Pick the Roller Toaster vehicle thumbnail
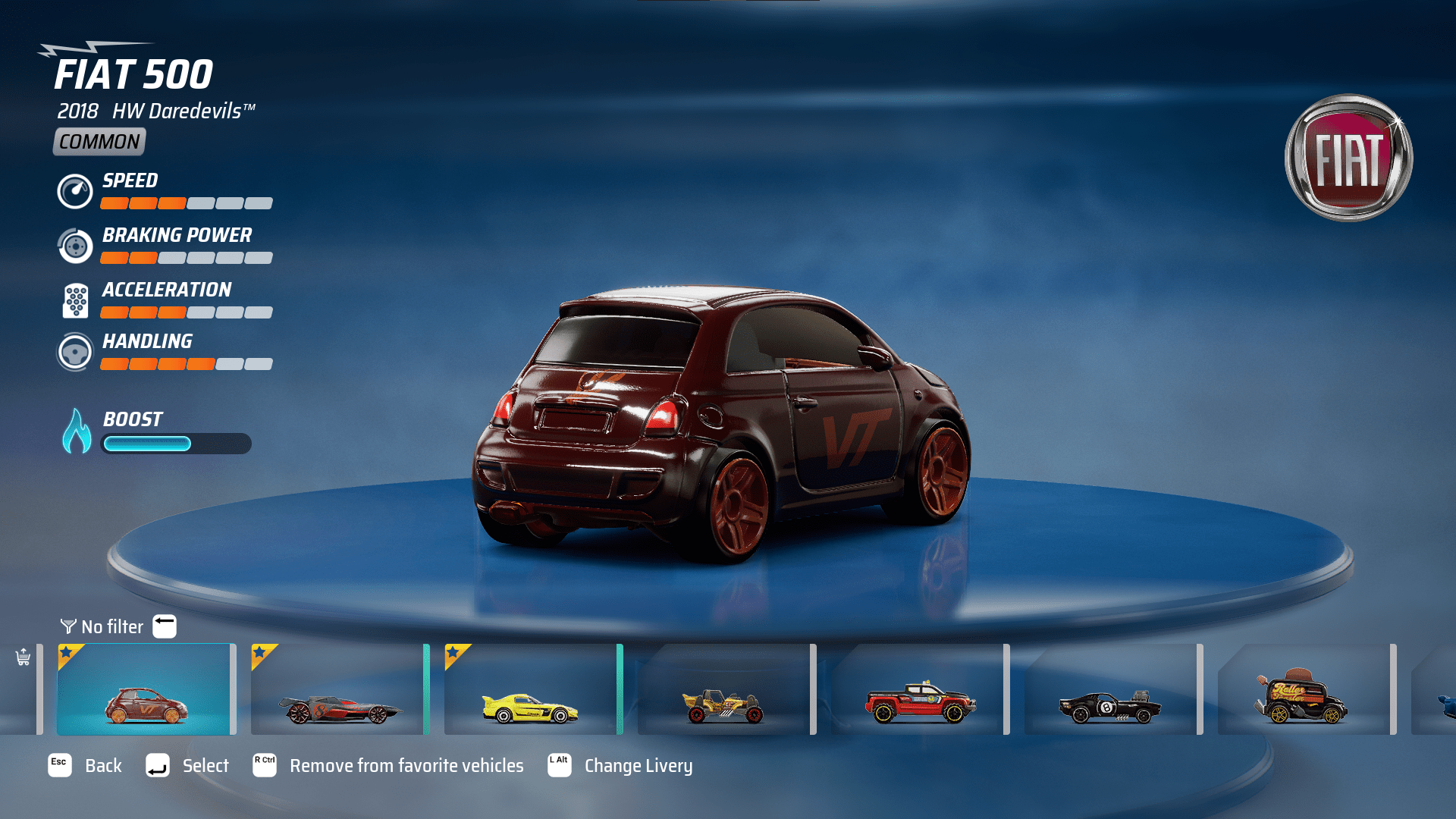Image resolution: width=1456 pixels, height=819 pixels. tap(1304, 689)
